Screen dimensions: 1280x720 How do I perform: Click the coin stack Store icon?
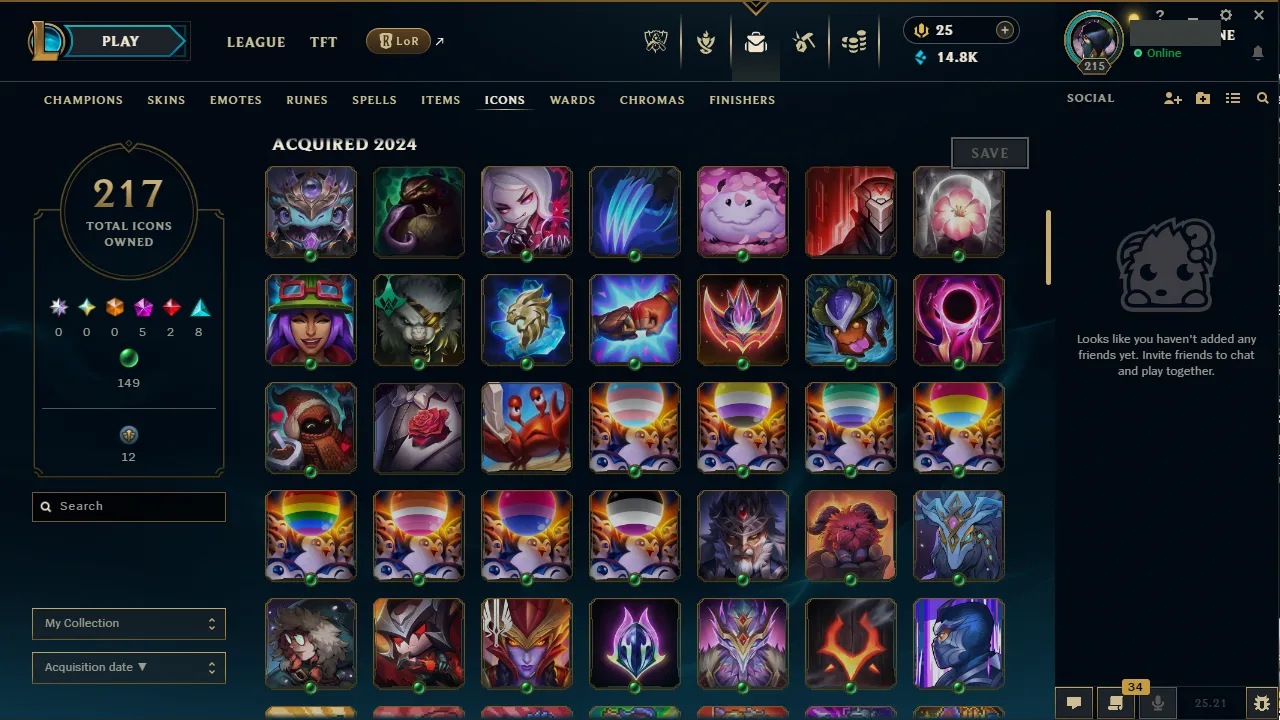click(x=855, y=42)
